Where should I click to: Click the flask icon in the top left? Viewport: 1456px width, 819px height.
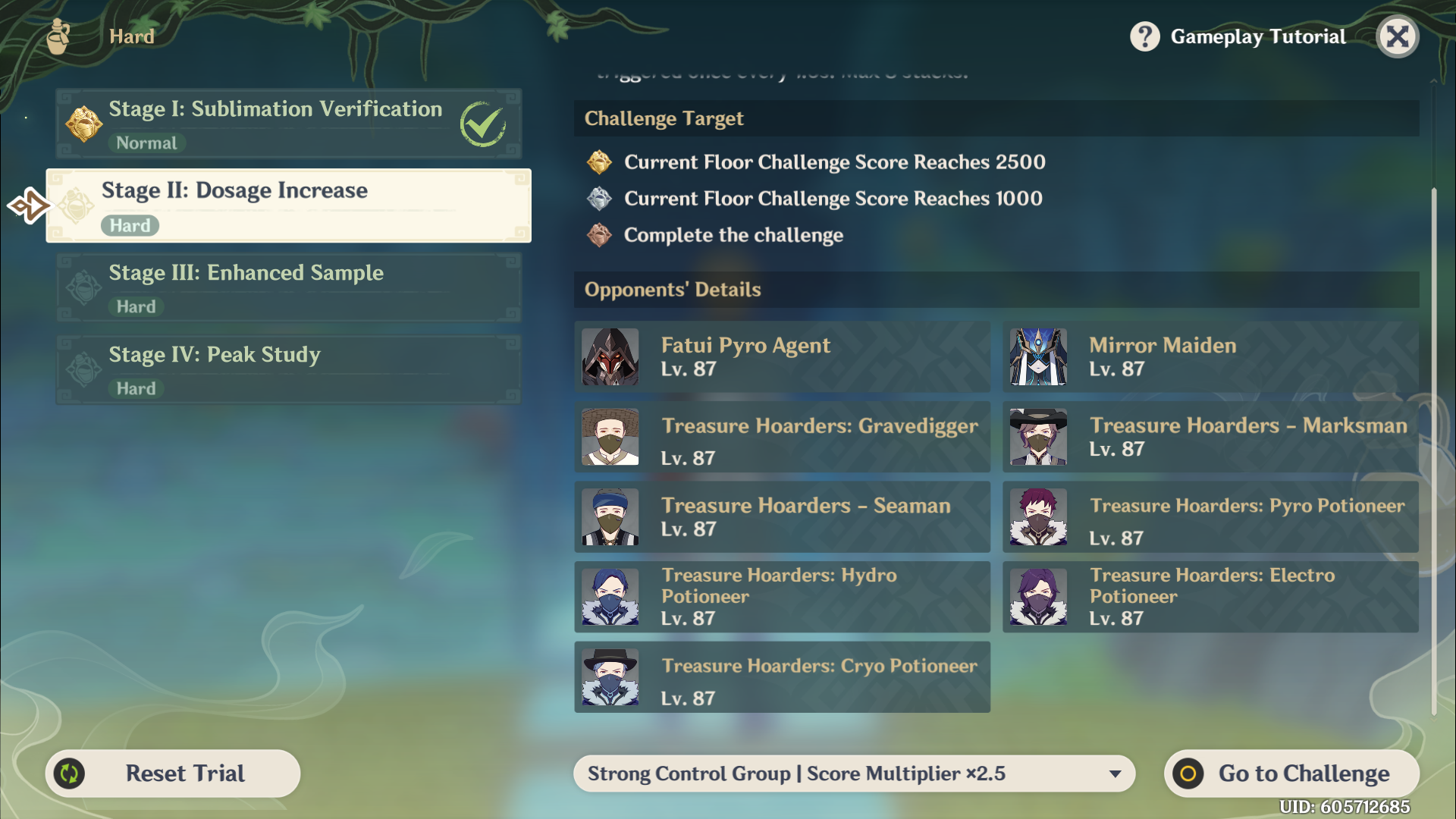tap(56, 35)
